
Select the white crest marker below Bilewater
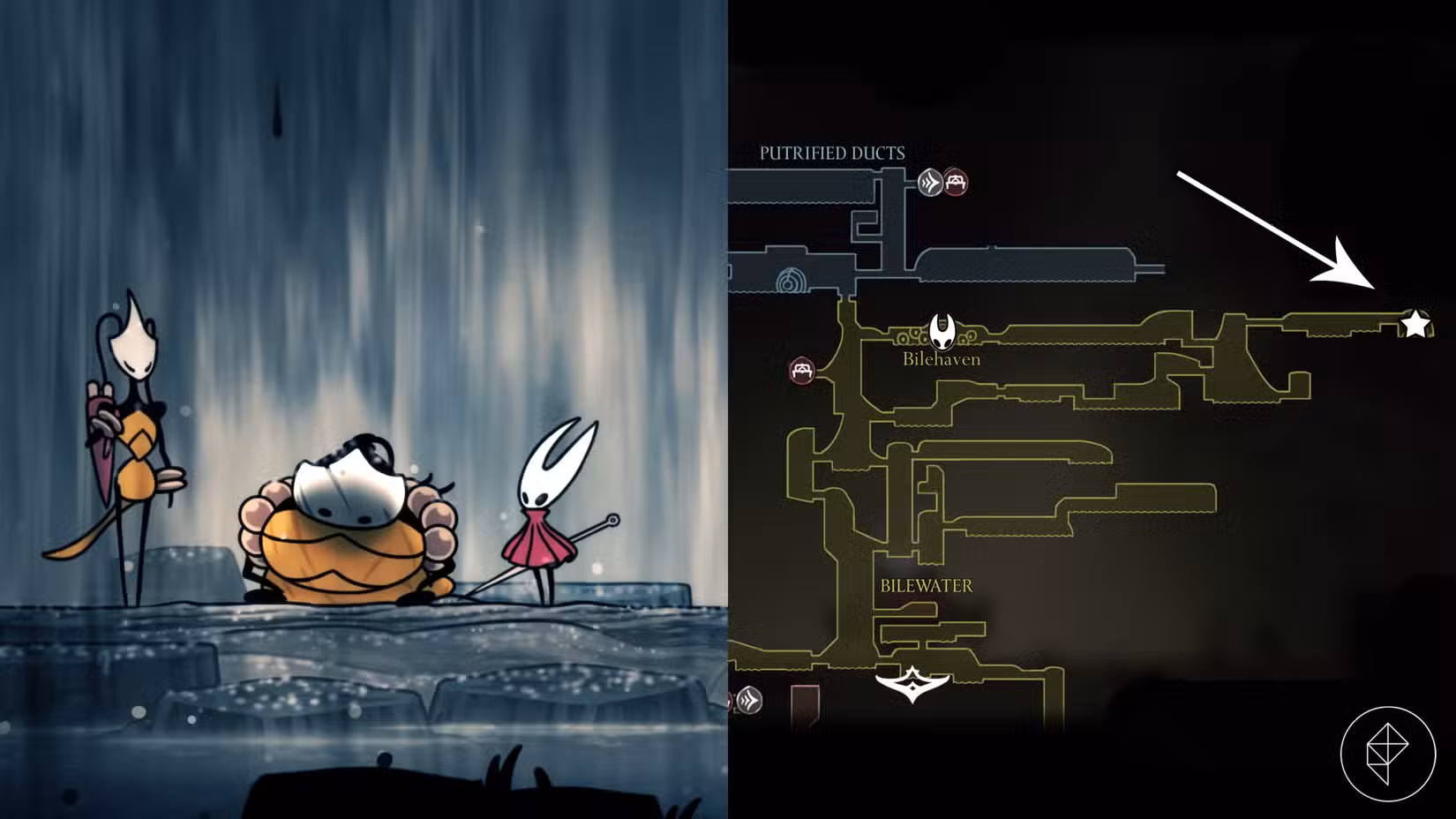(912, 687)
